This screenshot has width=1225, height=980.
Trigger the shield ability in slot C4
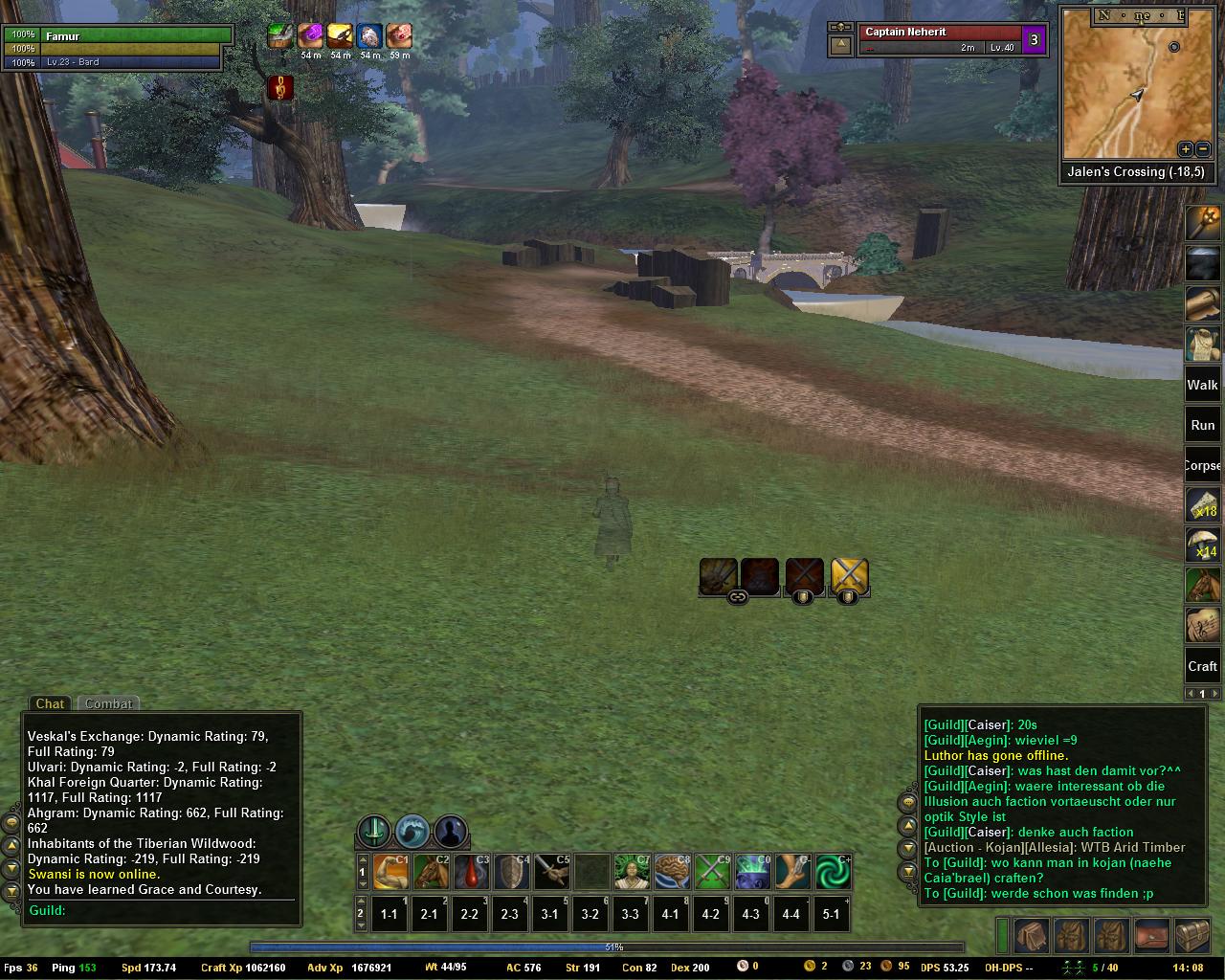tap(511, 872)
